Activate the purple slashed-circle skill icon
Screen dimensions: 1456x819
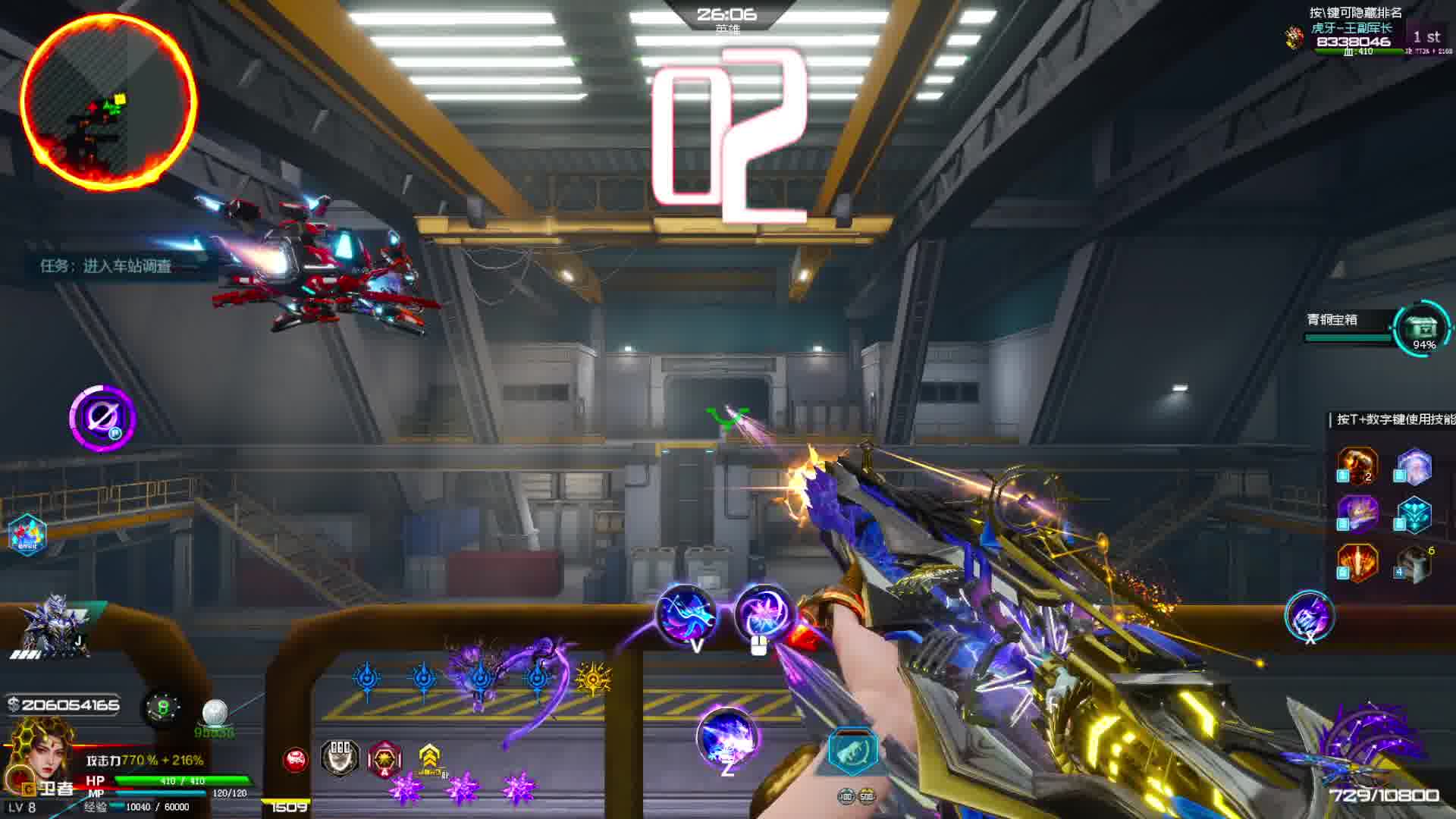[x=102, y=418]
